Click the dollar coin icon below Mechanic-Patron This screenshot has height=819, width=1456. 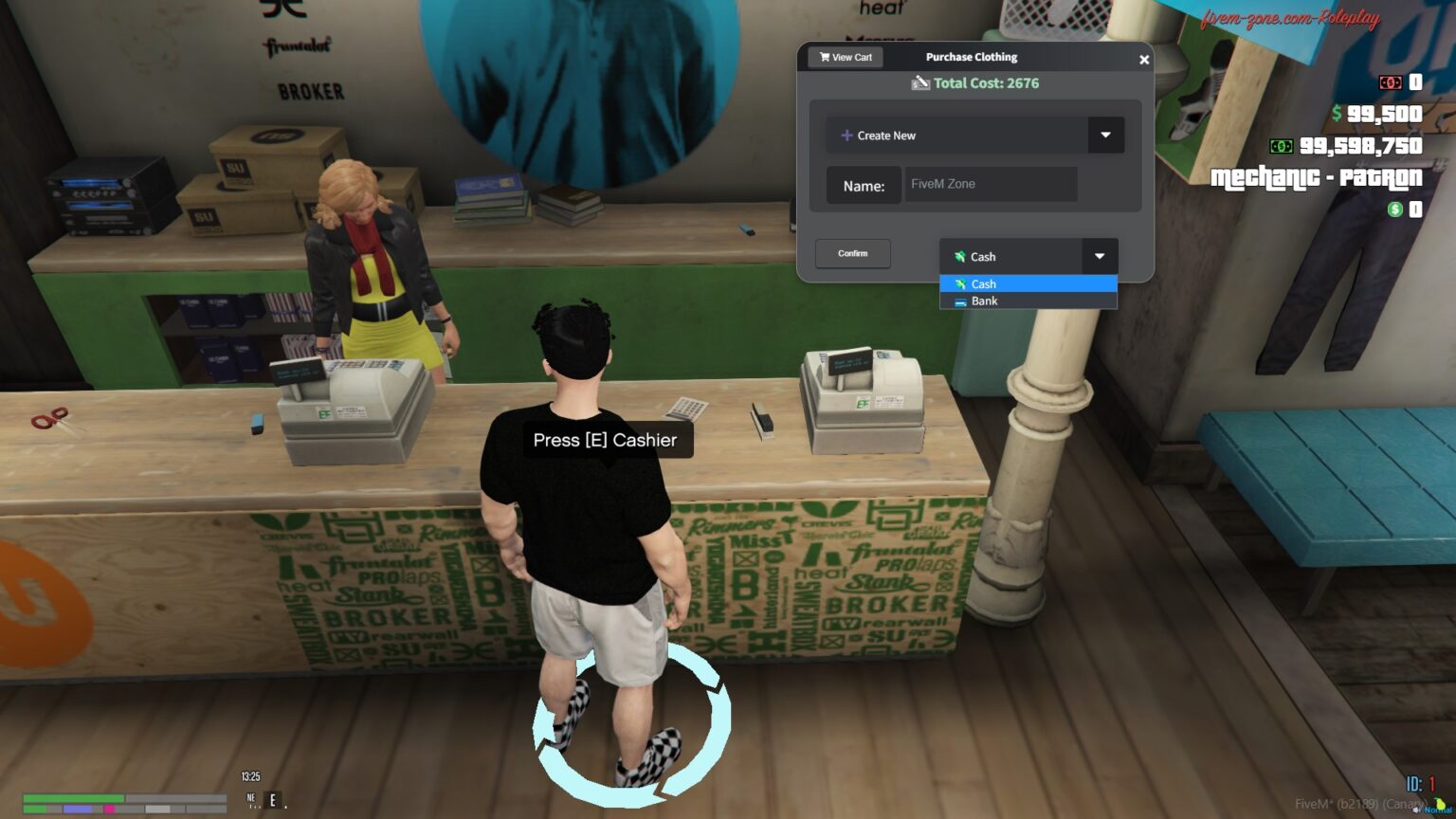coord(1394,209)
